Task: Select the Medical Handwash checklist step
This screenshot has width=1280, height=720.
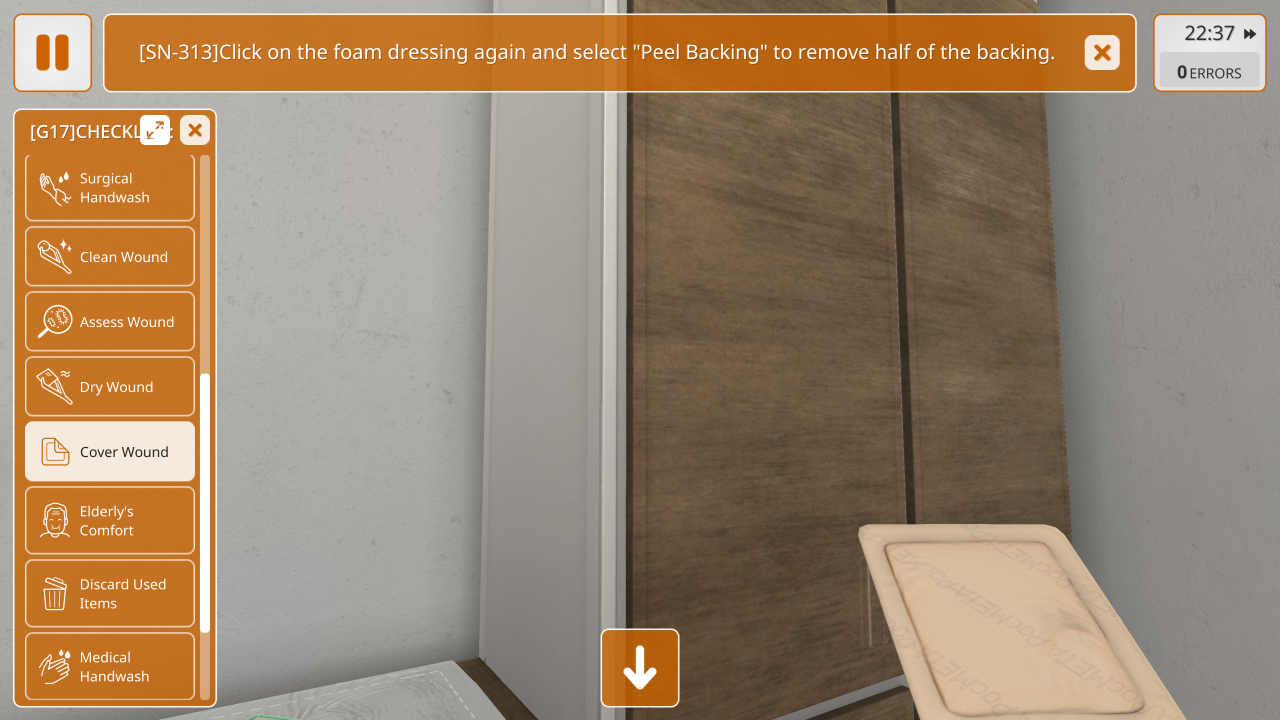Action: (x=110, y=667)
